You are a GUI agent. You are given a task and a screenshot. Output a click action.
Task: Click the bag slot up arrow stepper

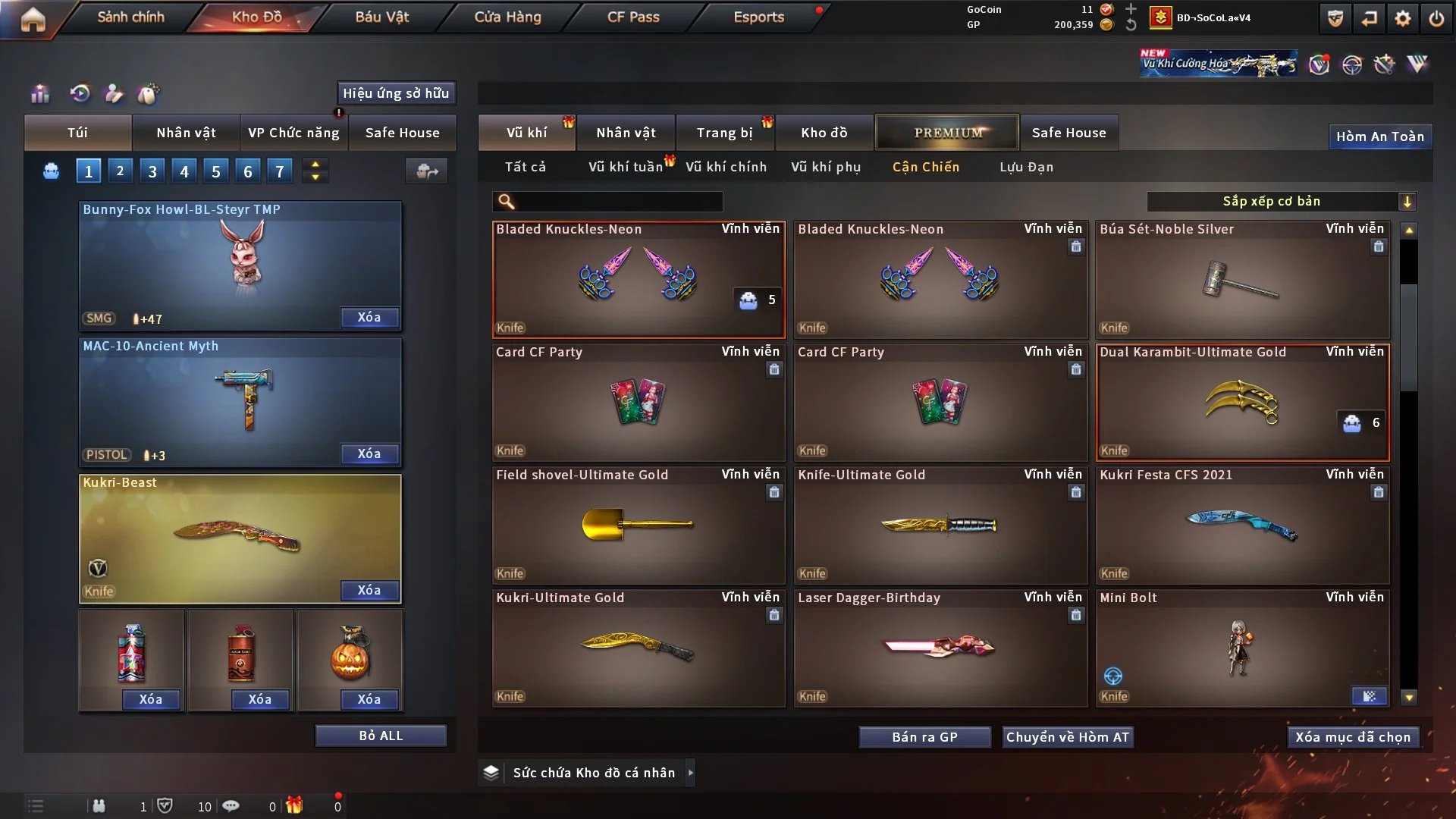pos(315,165)
